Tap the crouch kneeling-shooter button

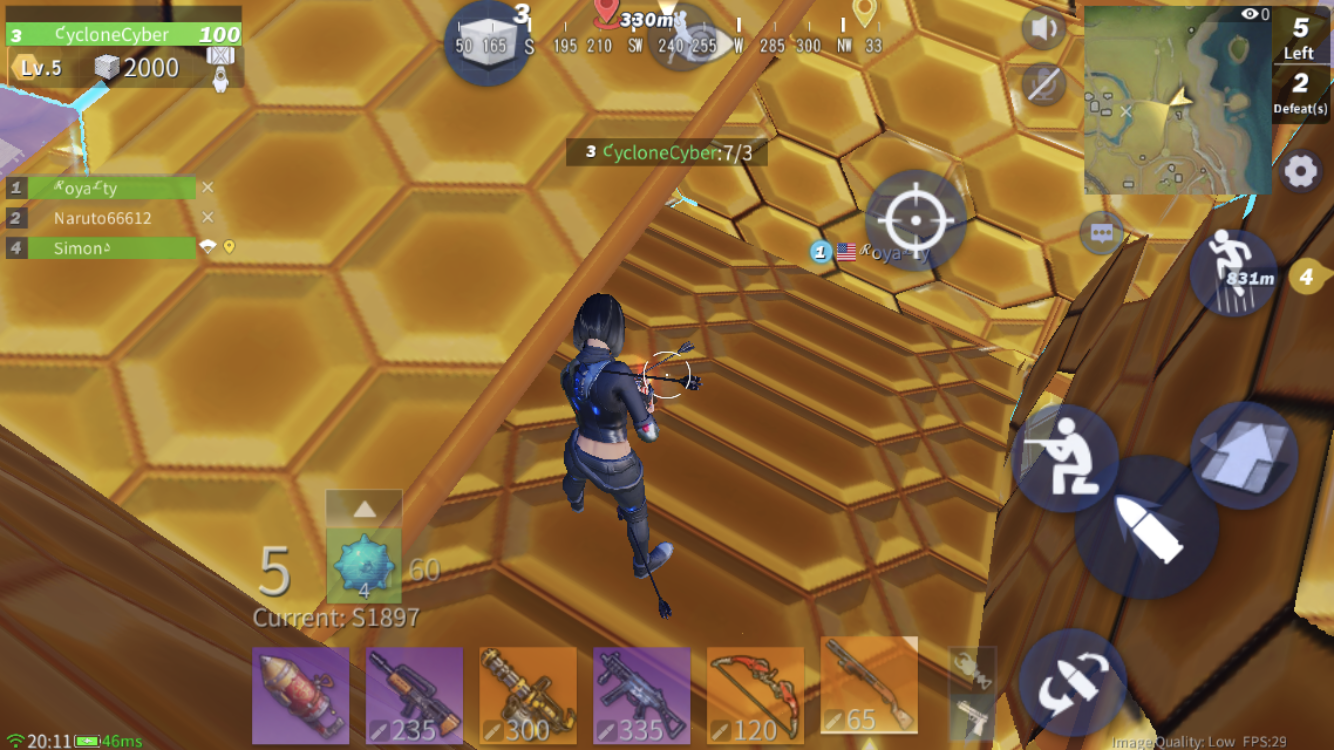point(1064,458)
